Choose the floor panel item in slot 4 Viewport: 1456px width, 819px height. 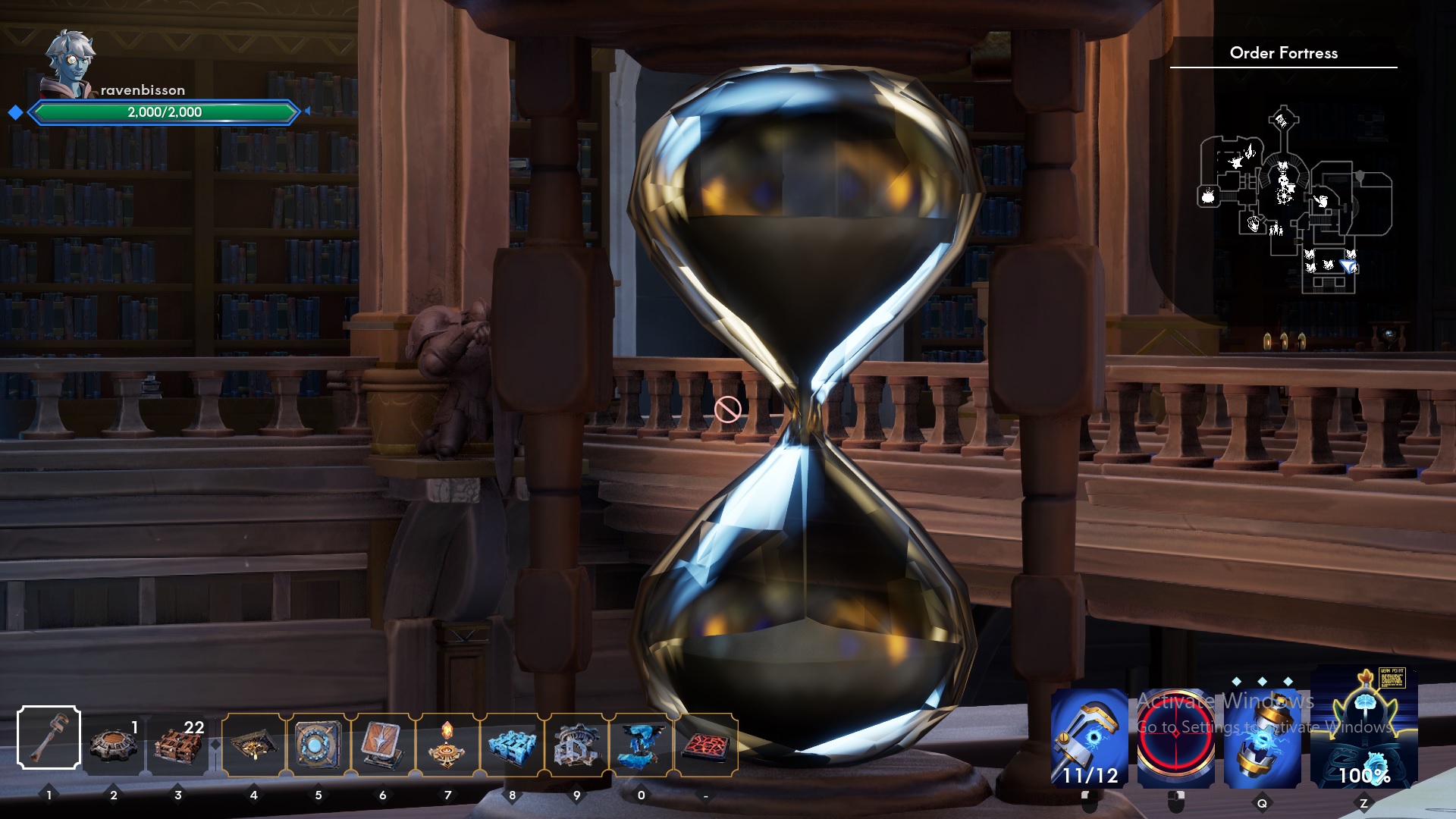[254, 739]
